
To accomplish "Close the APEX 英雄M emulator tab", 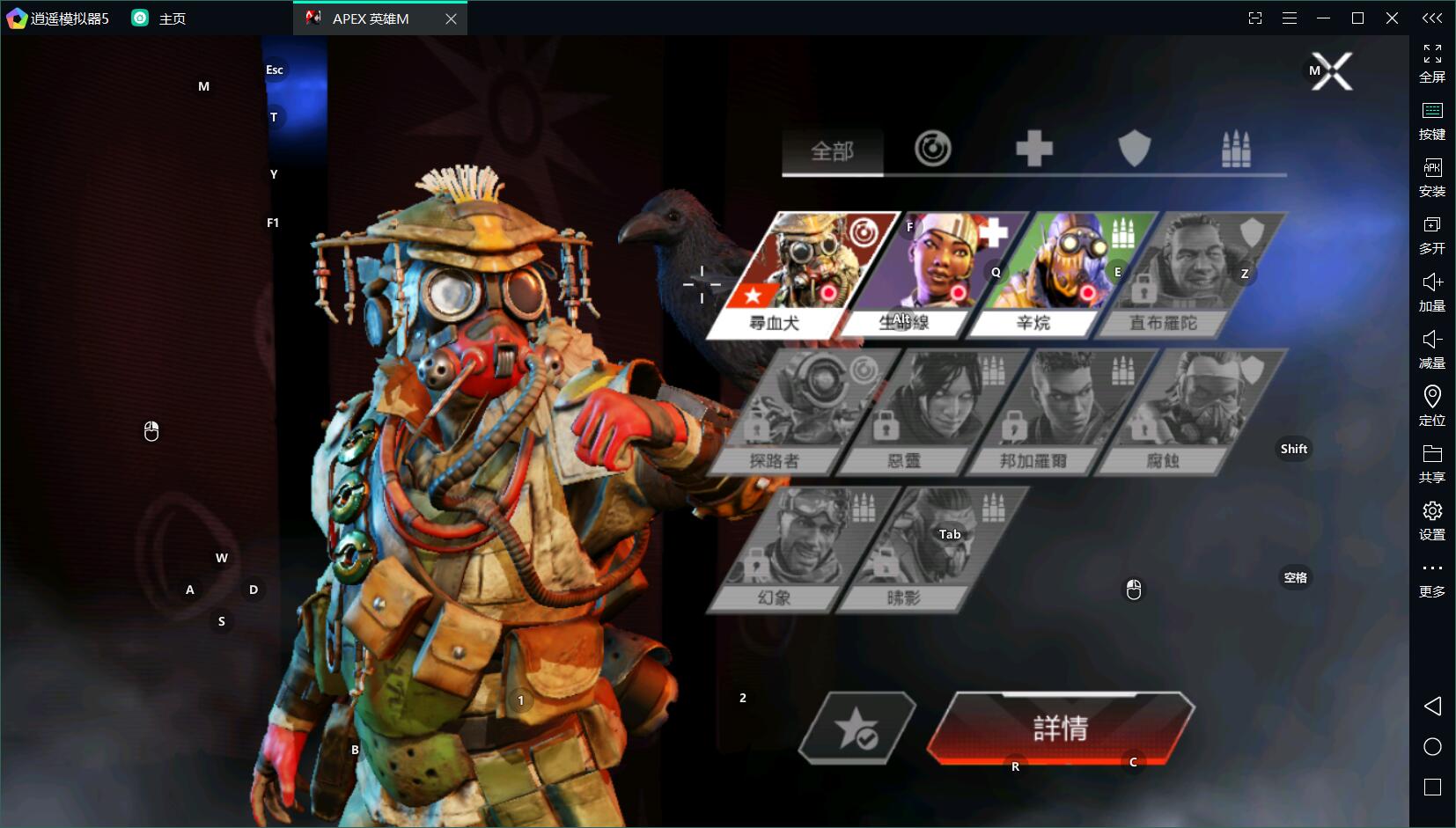I will click(x=451, y=18).
